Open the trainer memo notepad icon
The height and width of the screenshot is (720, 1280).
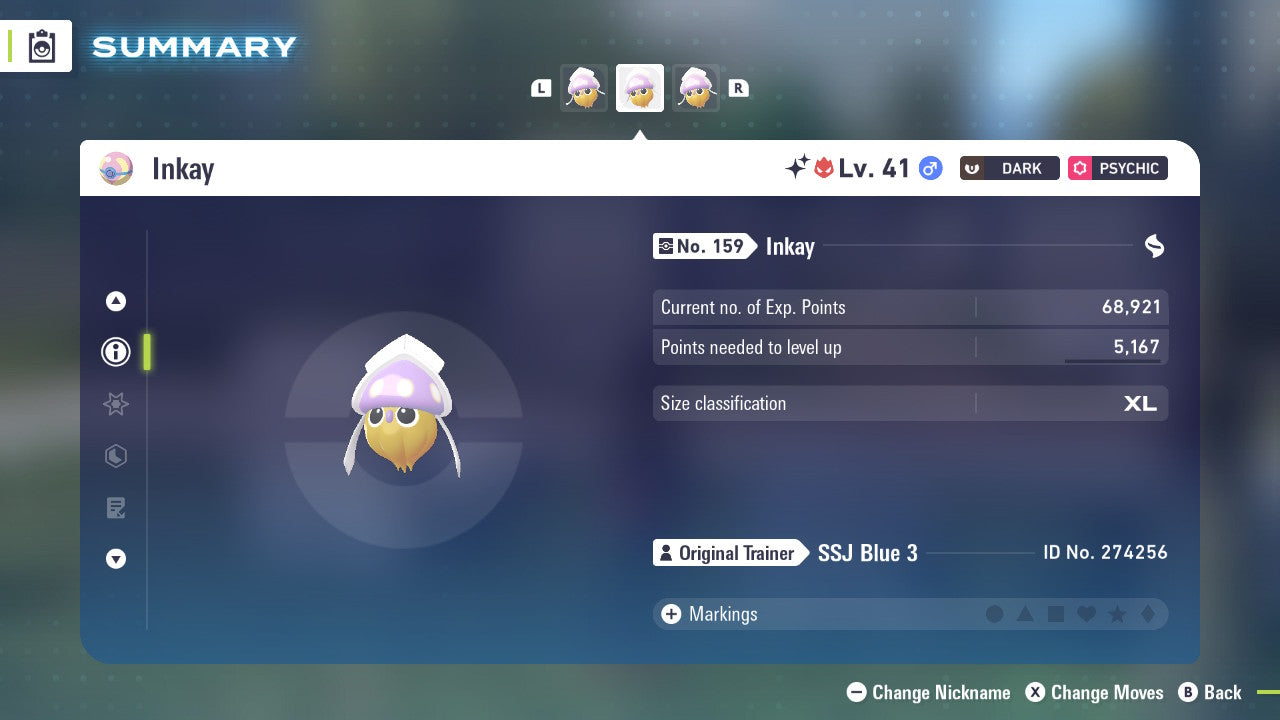pos(115,508)
